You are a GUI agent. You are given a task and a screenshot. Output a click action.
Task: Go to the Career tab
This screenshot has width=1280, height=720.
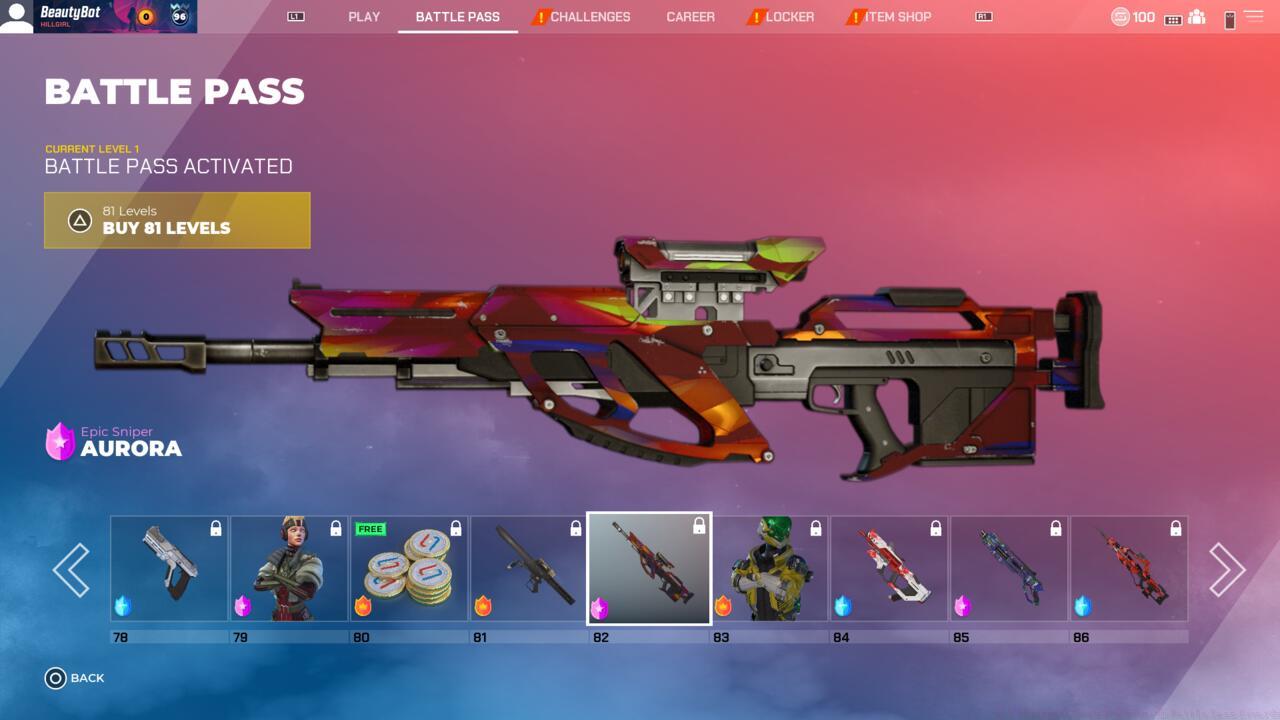tap(690, 17)
